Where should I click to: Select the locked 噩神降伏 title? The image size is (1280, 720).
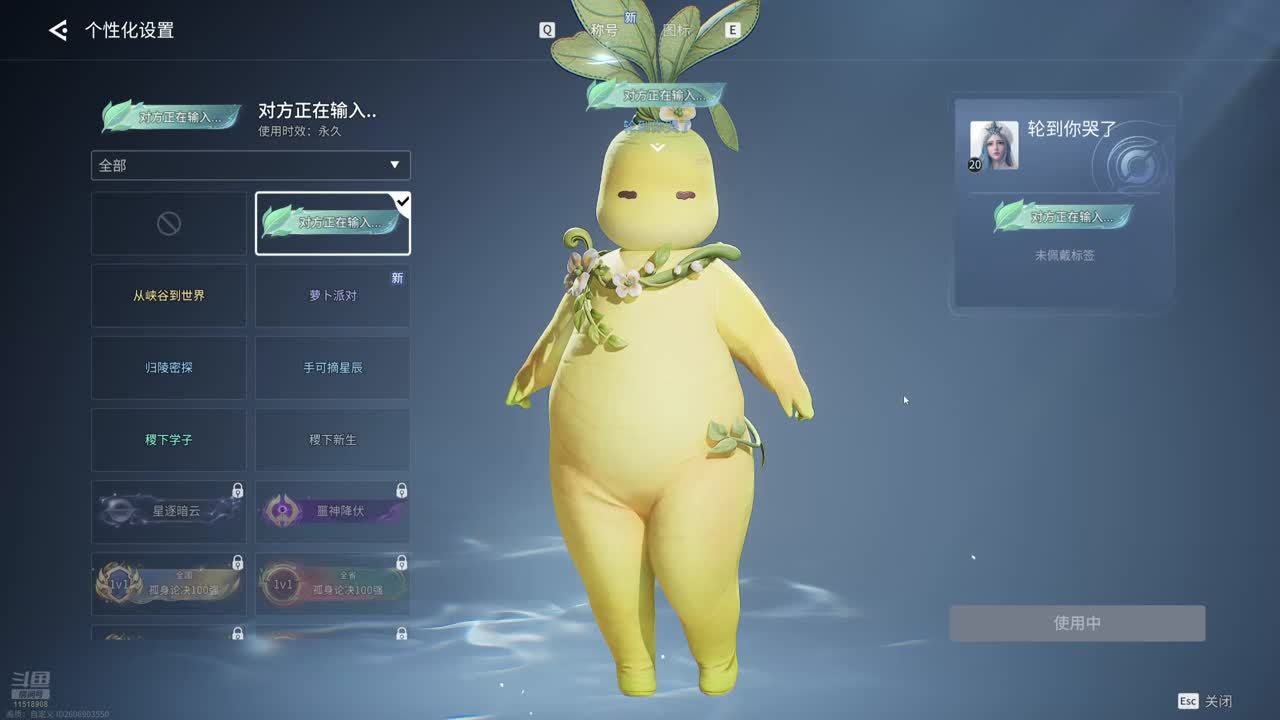[332, 512]
